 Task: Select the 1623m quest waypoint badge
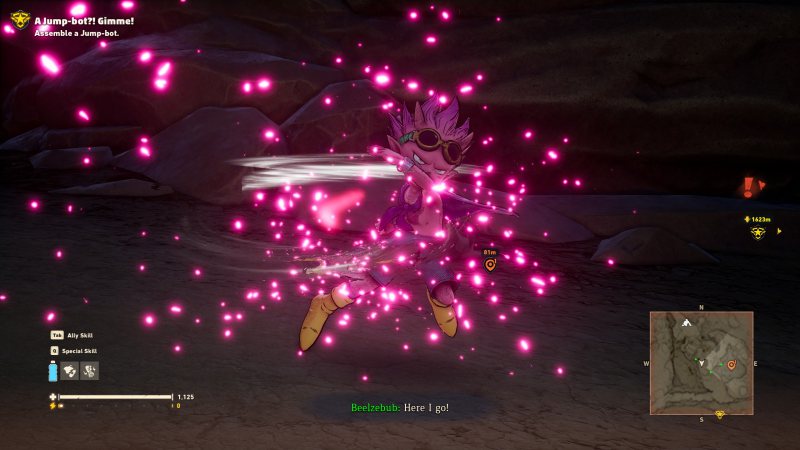click(x=758, y=232)
